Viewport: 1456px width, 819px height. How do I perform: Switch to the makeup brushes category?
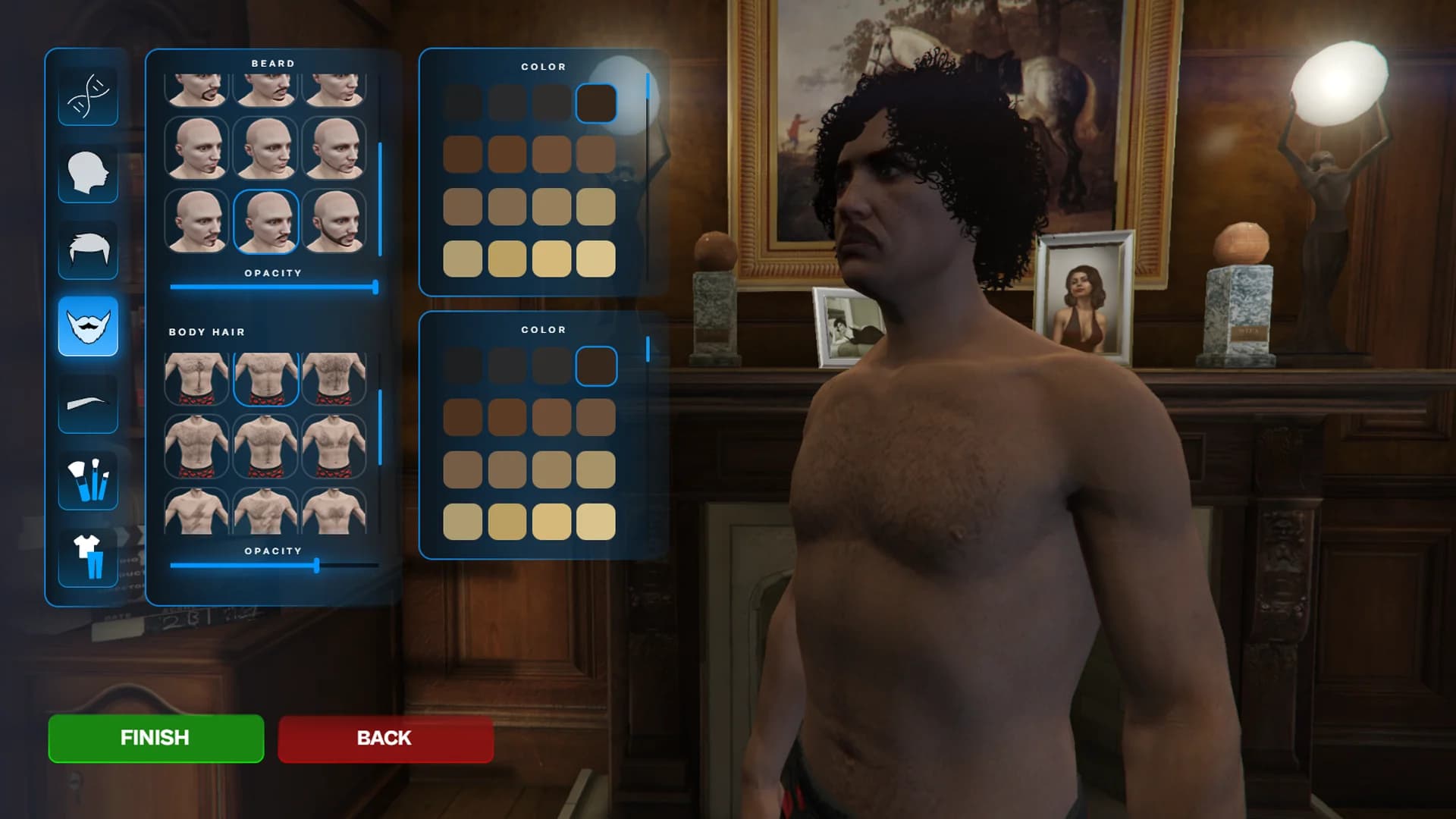point(88,480)
